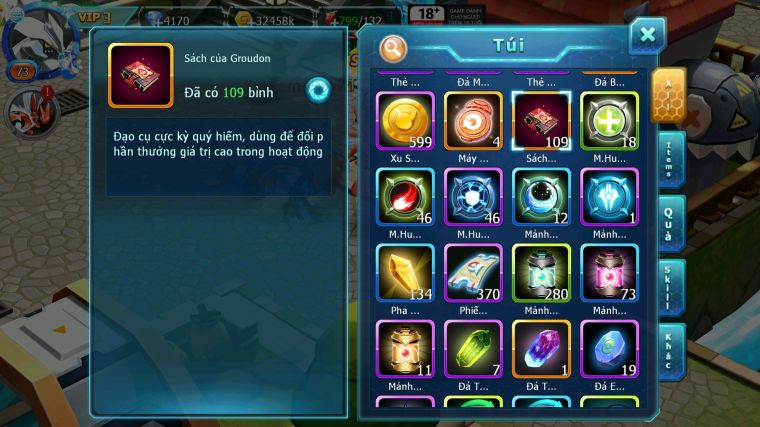Select the golden capsule Mảnh item (11)
760x427 pixels.
pos(405,348)
